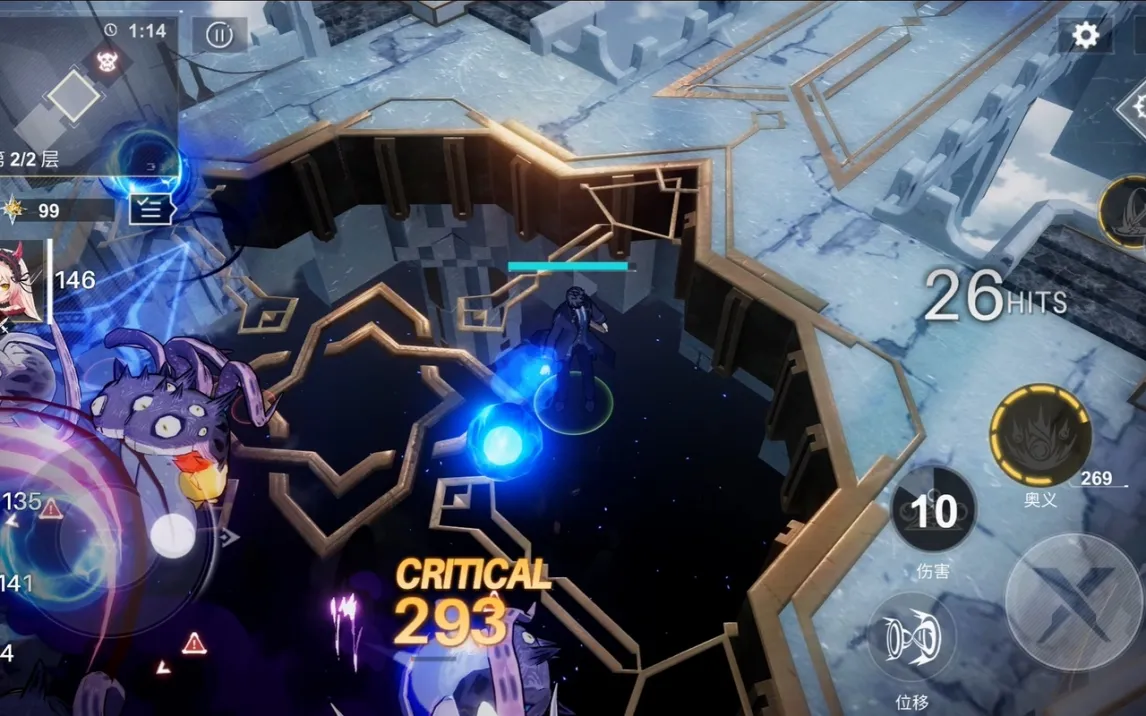The height and width of the screenshot is (716, 1146).
Task: Activate the 奥义 ultimate skill
Action: click(1040, 435)
